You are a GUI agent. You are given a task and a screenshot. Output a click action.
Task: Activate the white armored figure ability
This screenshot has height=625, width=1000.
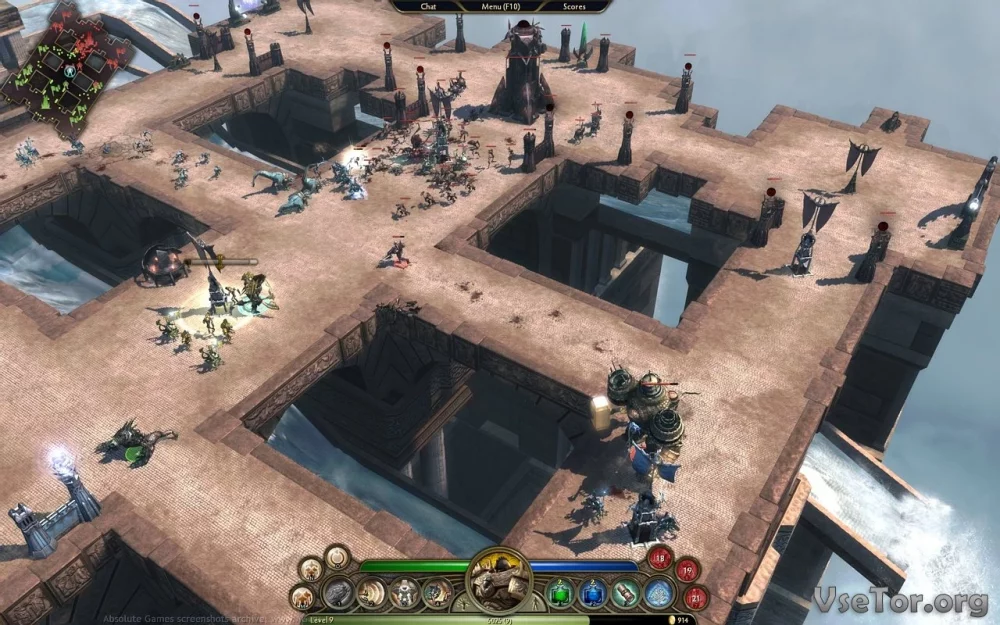click(404, 593)
